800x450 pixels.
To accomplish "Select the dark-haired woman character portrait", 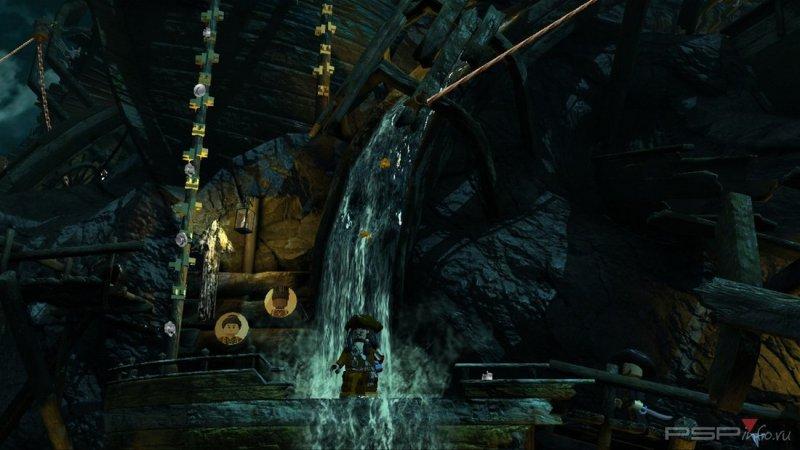I will click(x=231, y=327).
